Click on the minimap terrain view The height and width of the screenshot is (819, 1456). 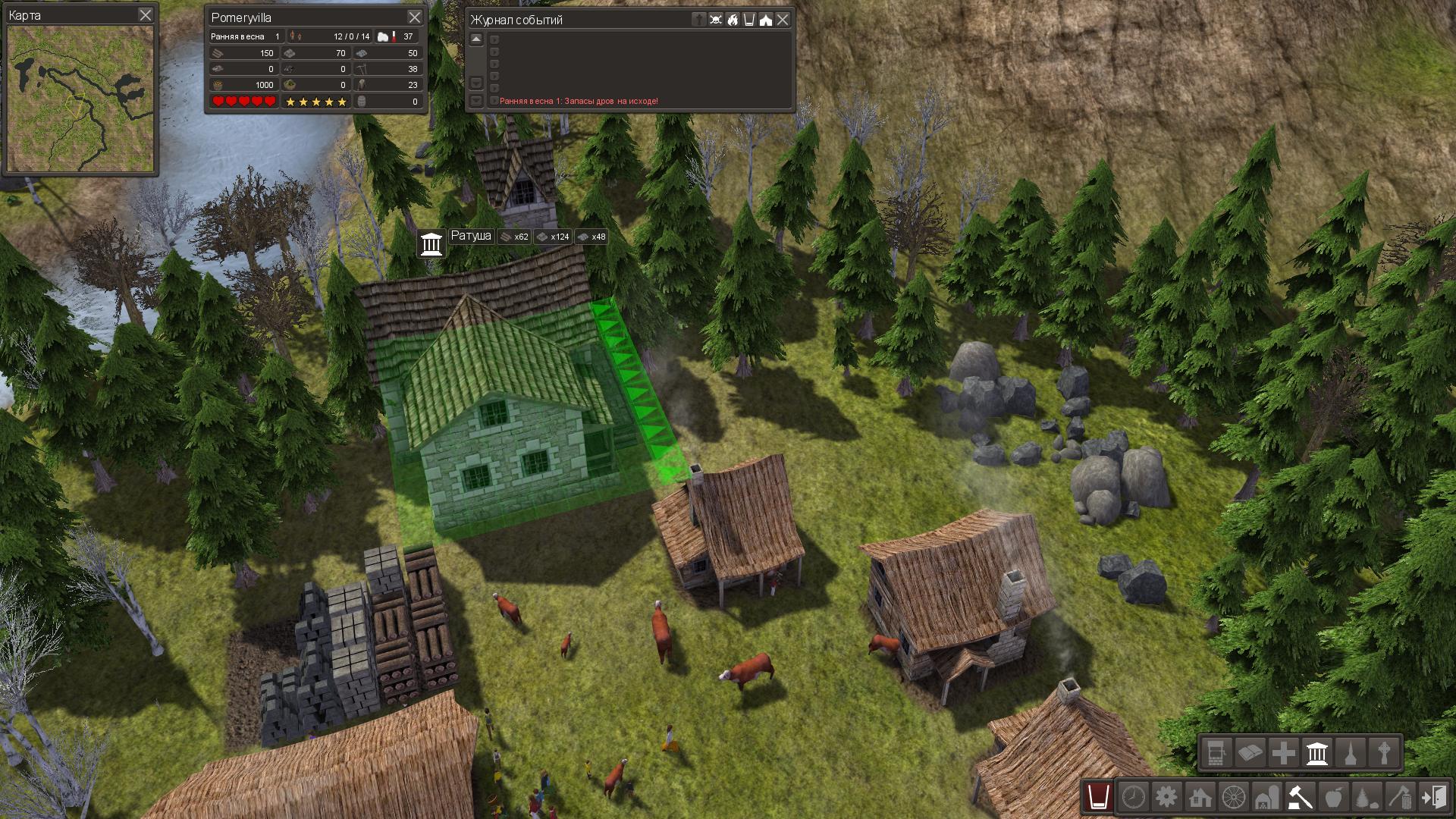(80, 99)
